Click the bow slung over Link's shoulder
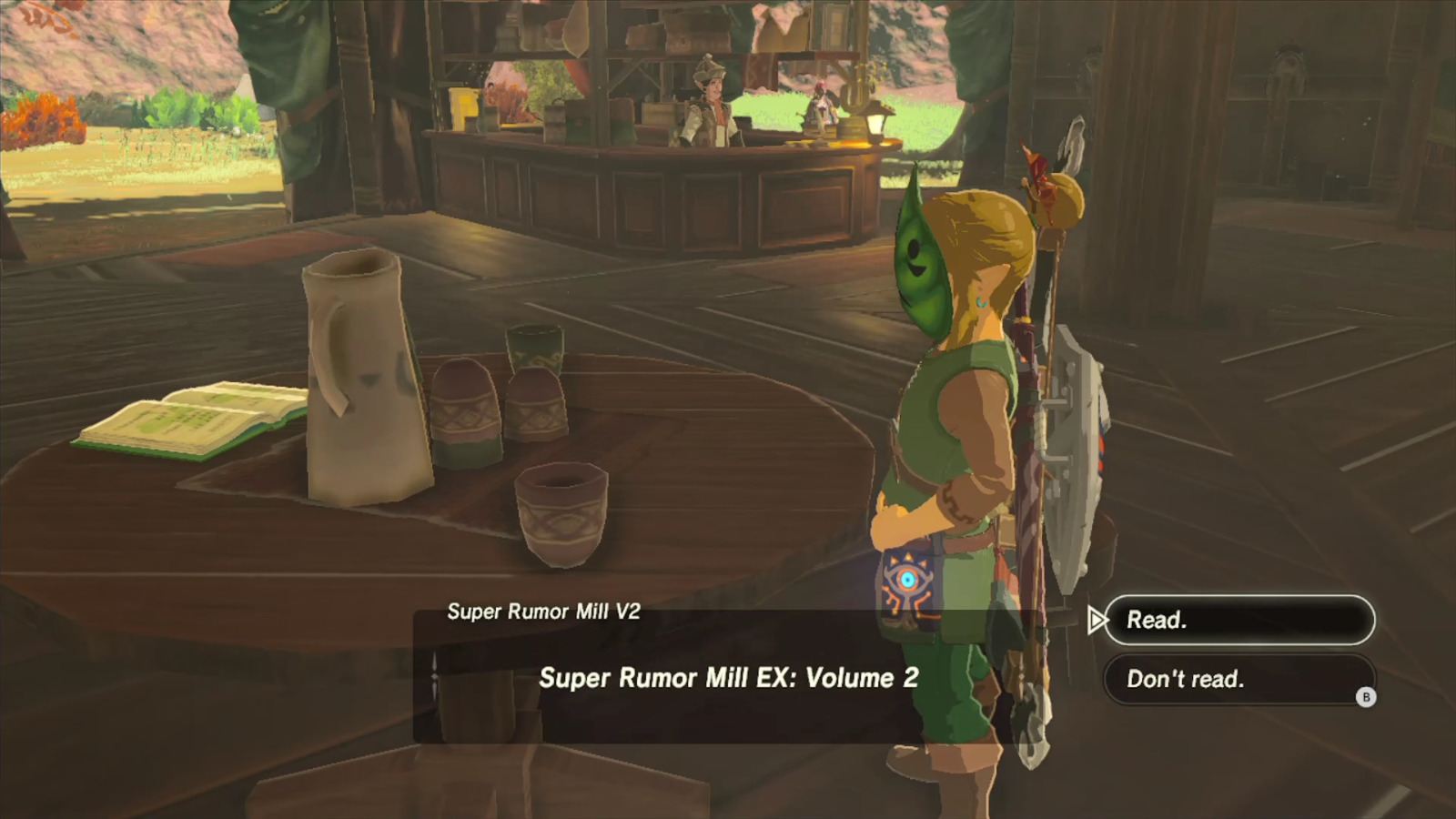The height and width of the screenshot is (819, 1456). point(1028,409)
